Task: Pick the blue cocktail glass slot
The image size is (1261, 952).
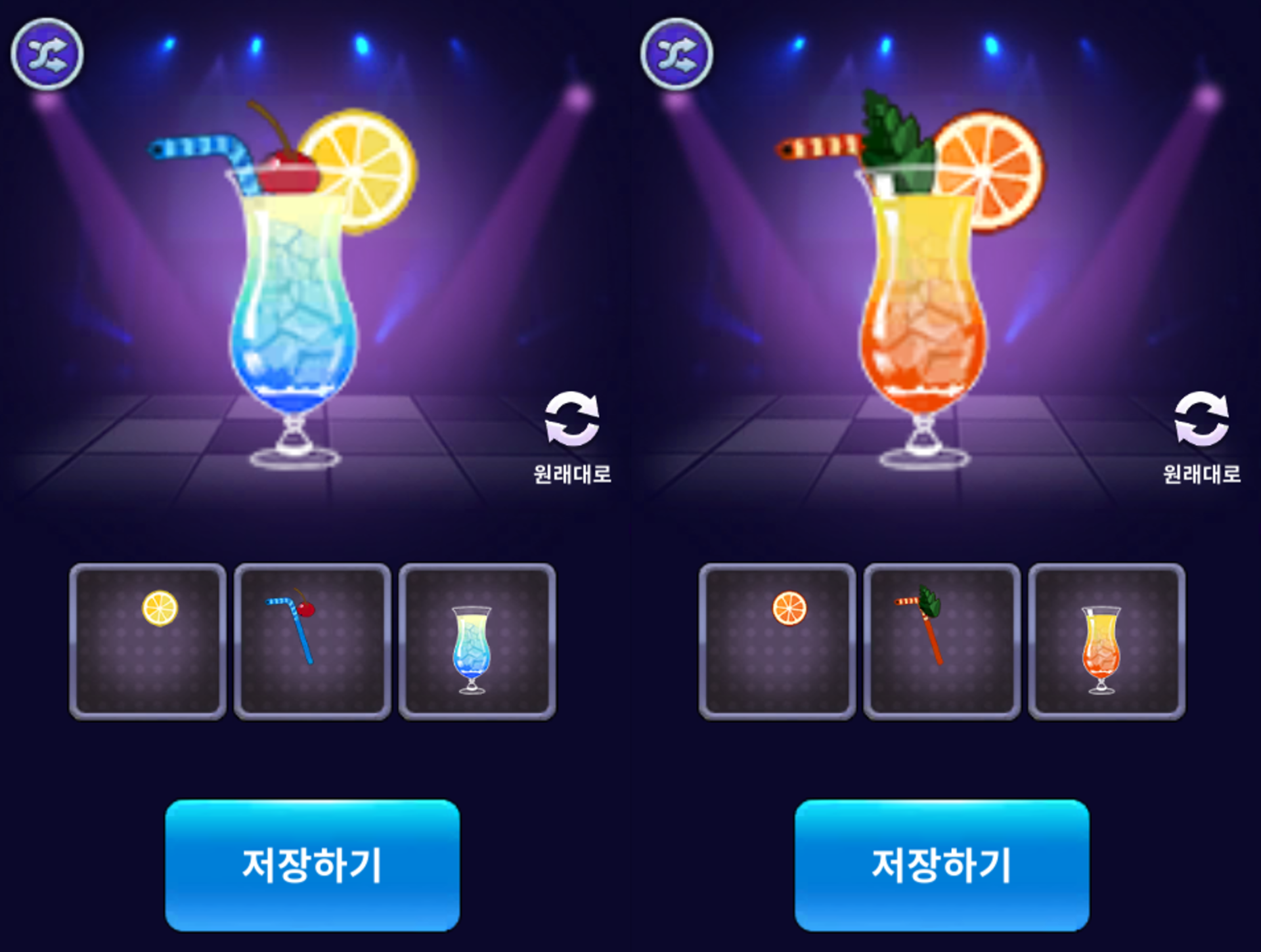Action: tap(477, 641)
